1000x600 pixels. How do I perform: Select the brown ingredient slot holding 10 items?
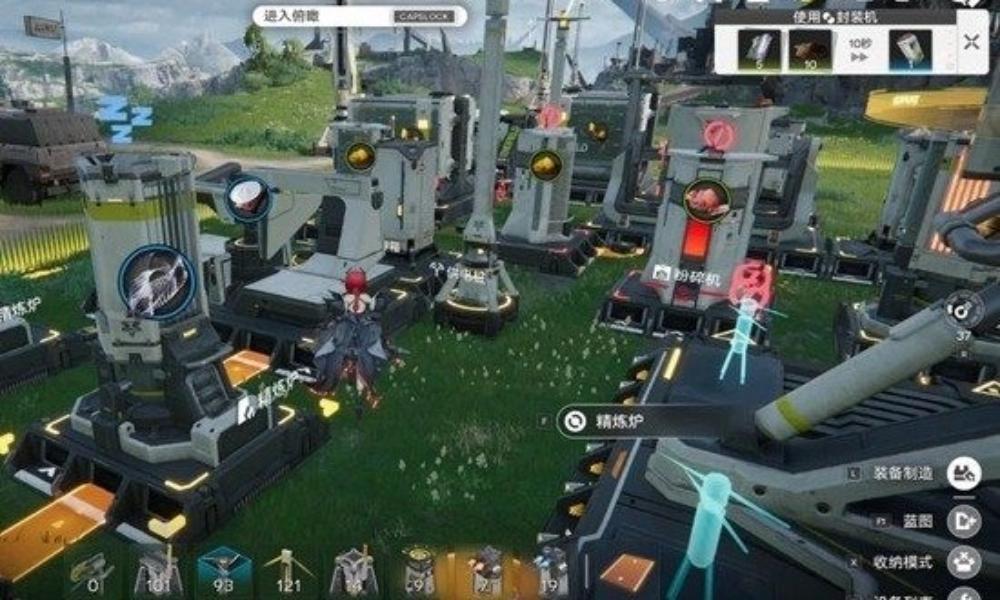tap(810, 50)
